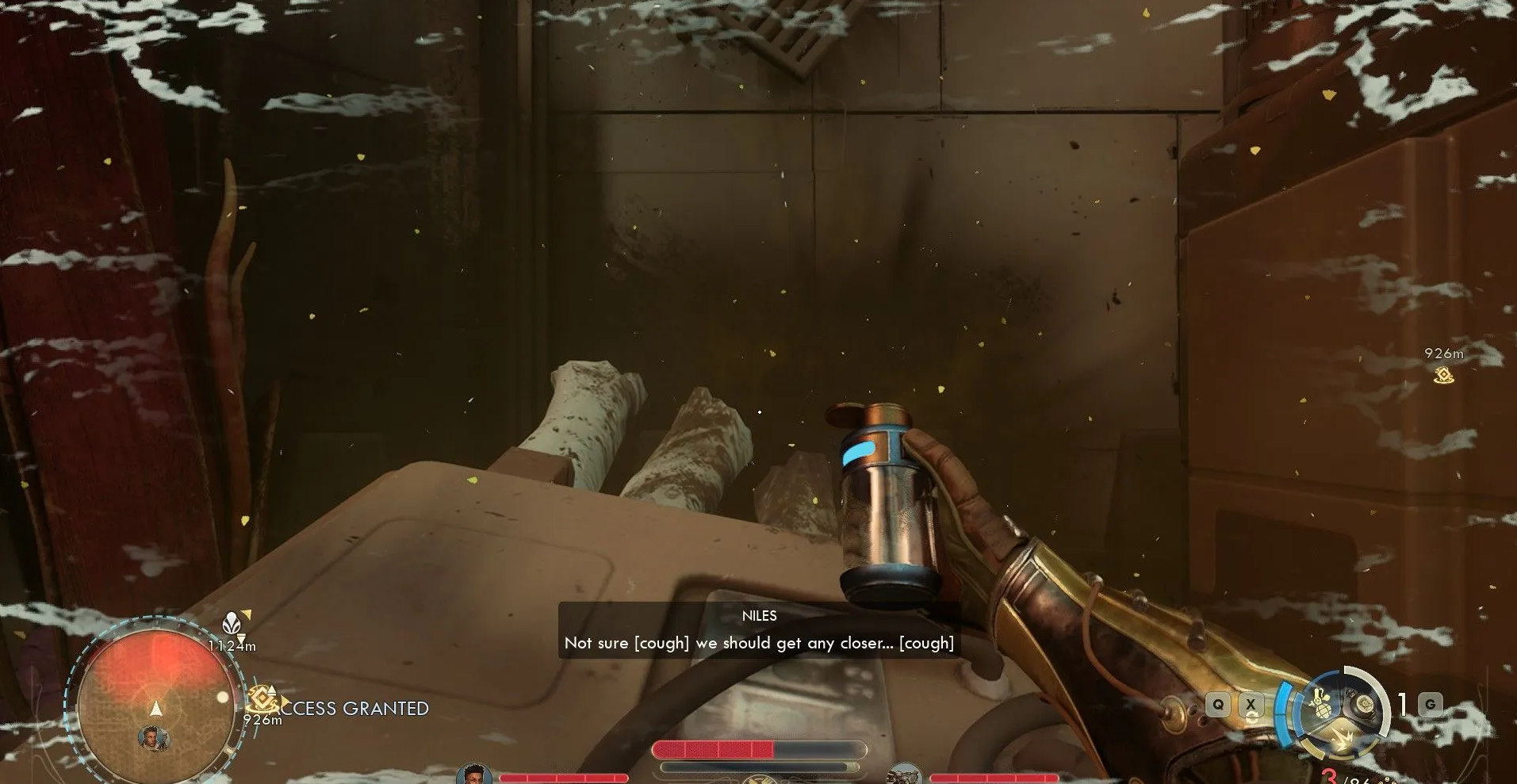This screenshot has height=784, width=1517.
Task: Choose the round device gadget wheel segment
Action: click(x=1364, y=705)
